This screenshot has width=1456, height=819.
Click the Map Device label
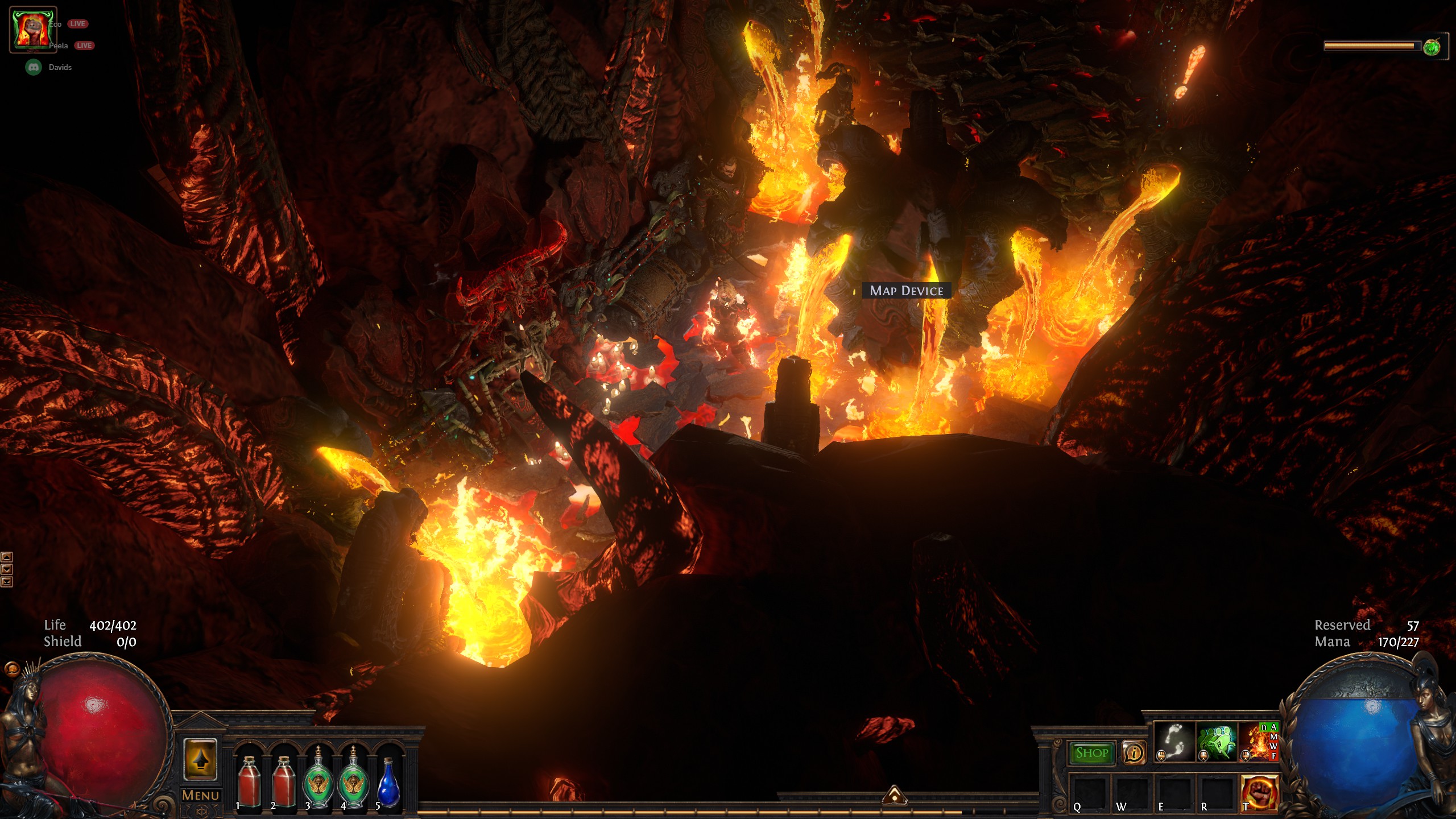click(x=906, y=291)
